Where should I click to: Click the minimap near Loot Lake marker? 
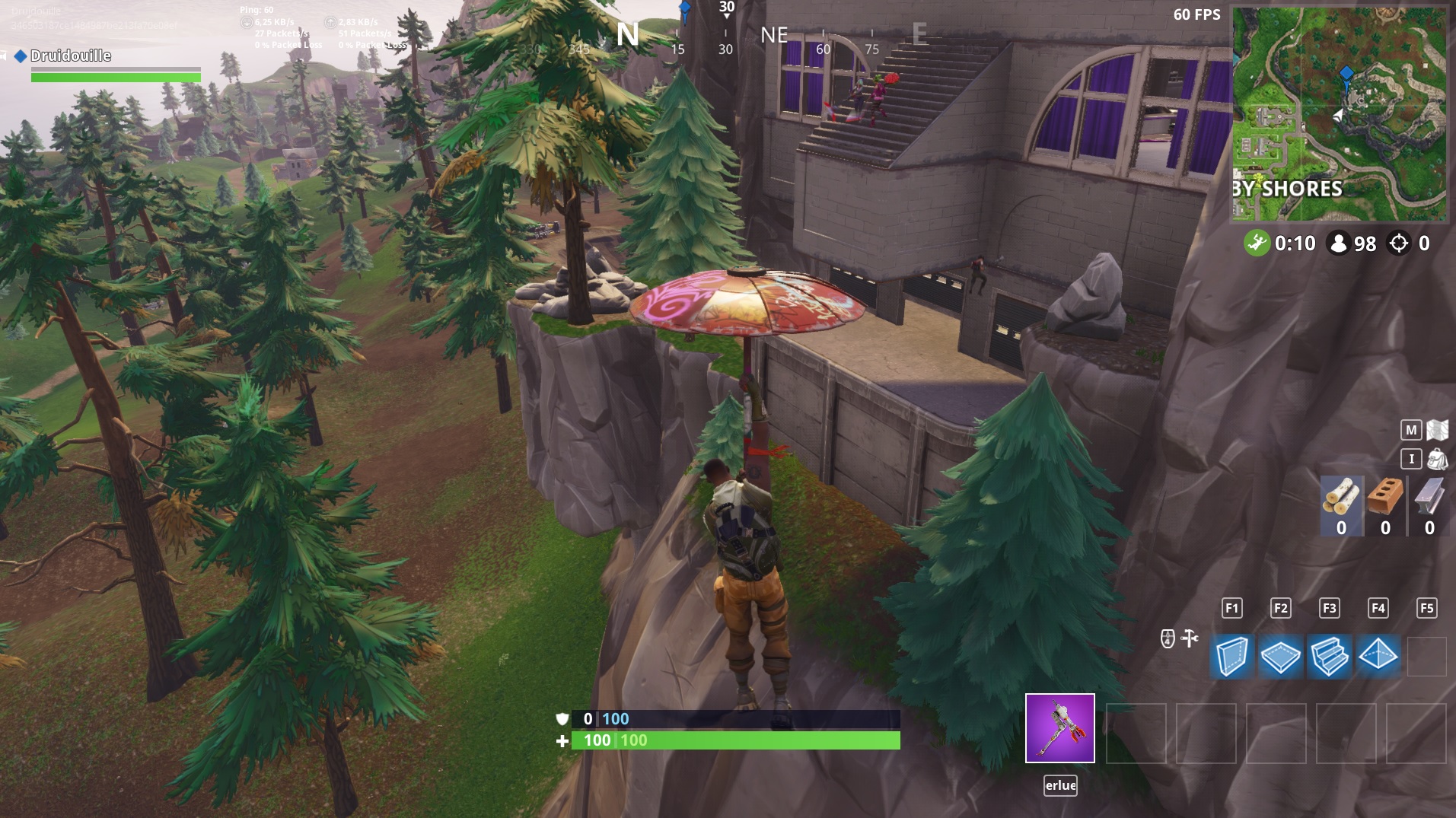coord(1346,75)
